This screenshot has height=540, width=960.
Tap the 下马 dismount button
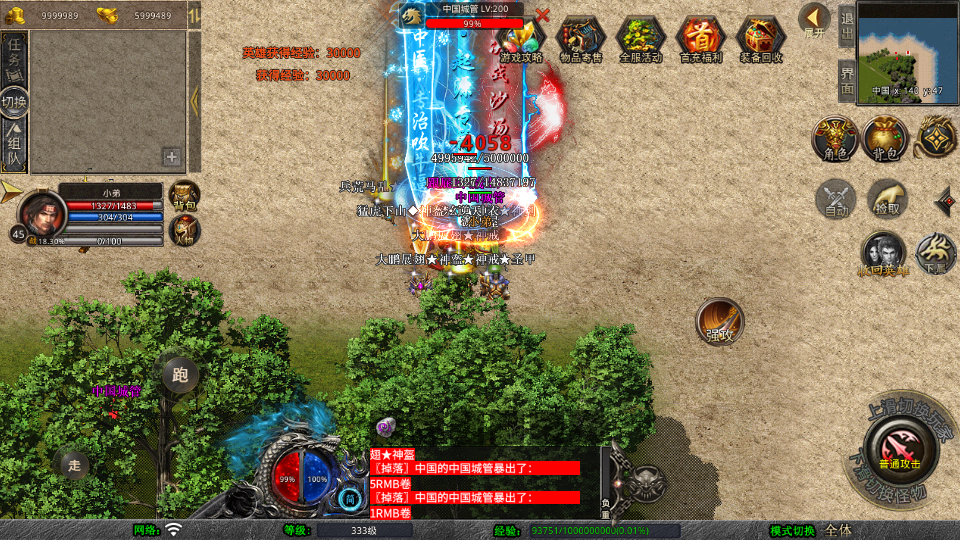click(937, 253)
